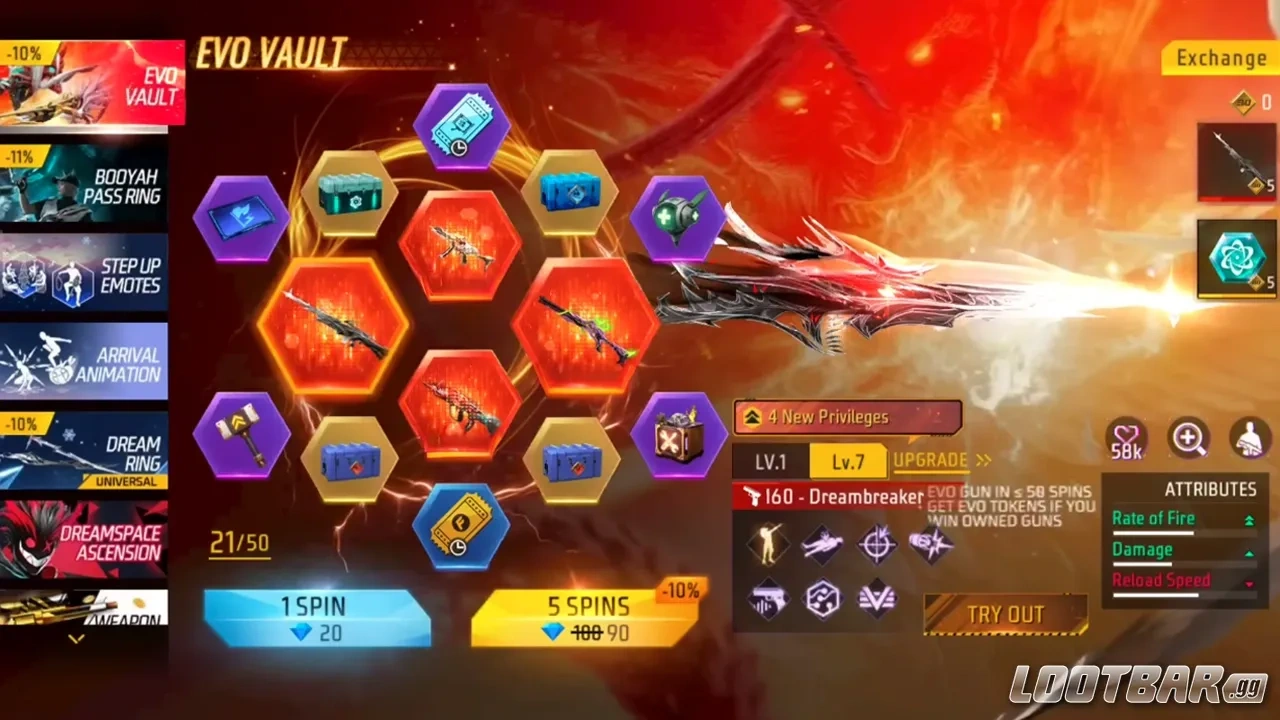The image size is (1280, 720).
Task: Select the Lv.7 level option
Action: [849, 462]
